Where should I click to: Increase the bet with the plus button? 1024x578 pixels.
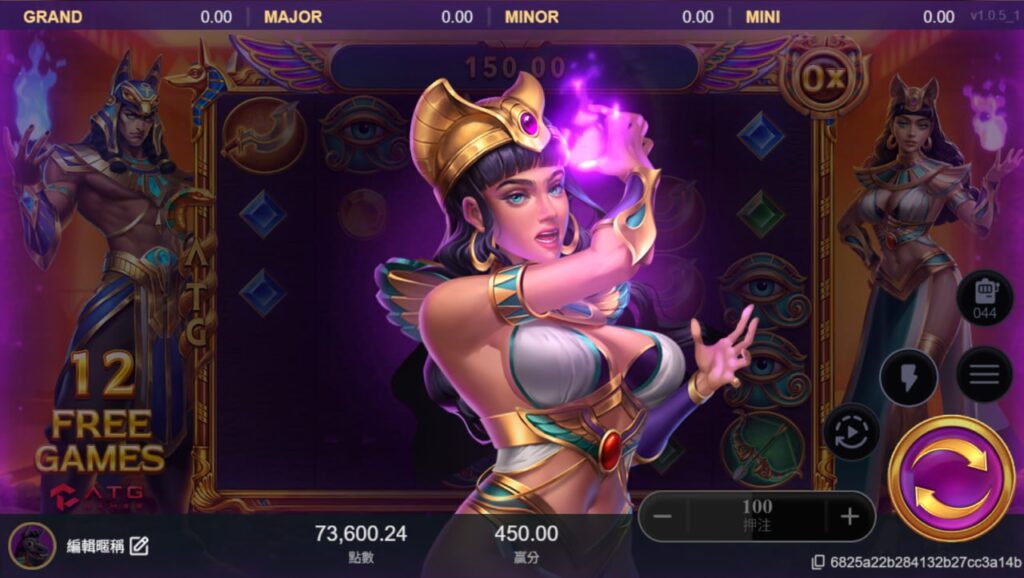pyautogui.click(x=850, y=516)
